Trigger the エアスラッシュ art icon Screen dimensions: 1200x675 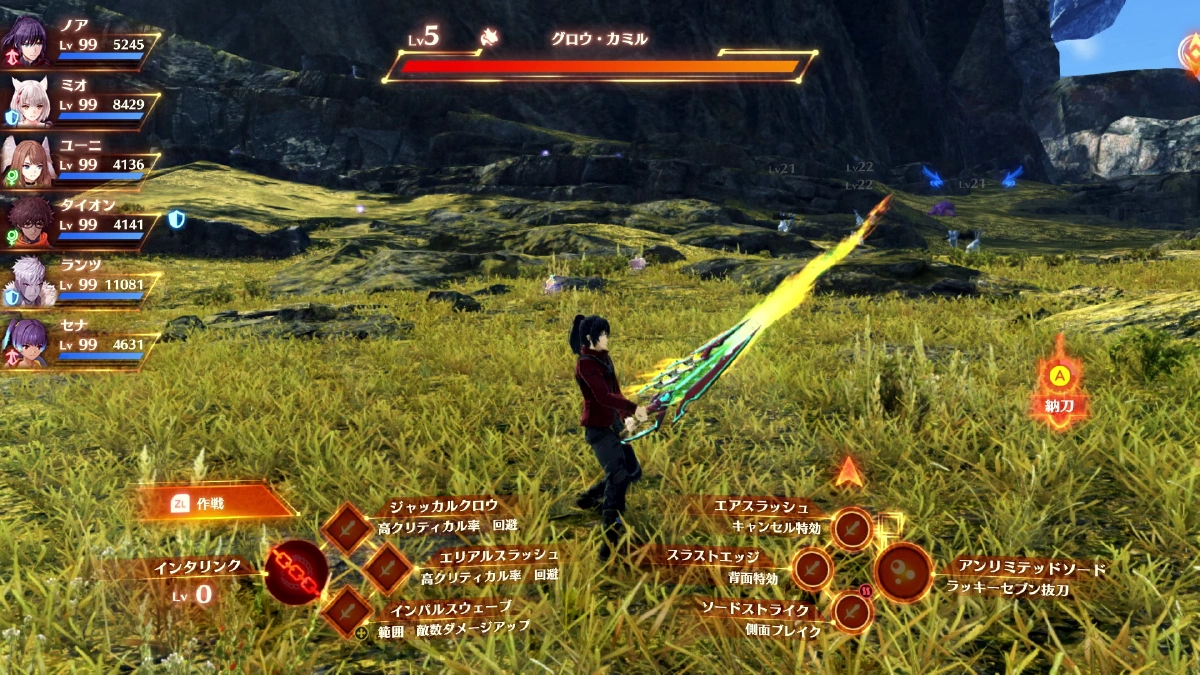(852, 527)
